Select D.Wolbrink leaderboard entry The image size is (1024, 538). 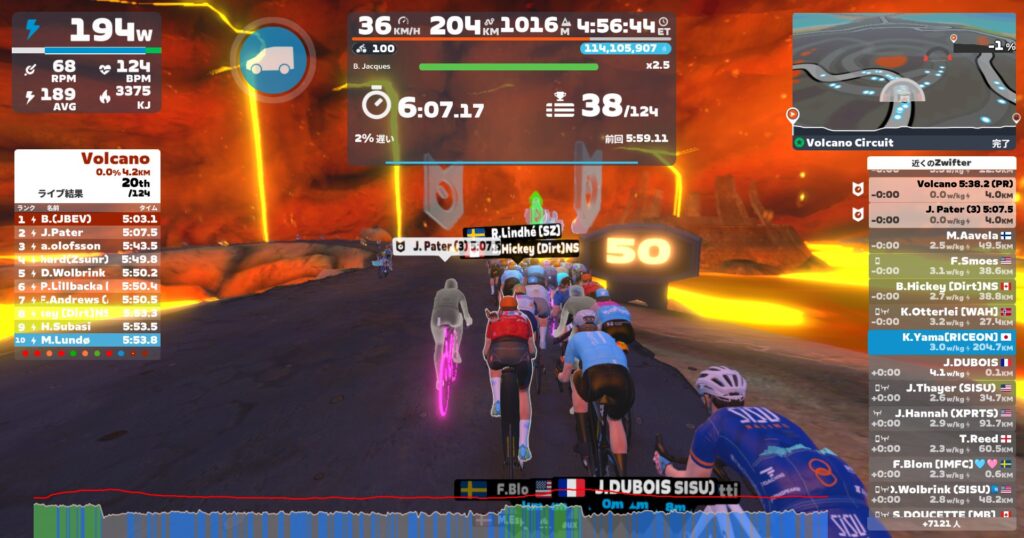pyautogui.click(x=87, y=272)
